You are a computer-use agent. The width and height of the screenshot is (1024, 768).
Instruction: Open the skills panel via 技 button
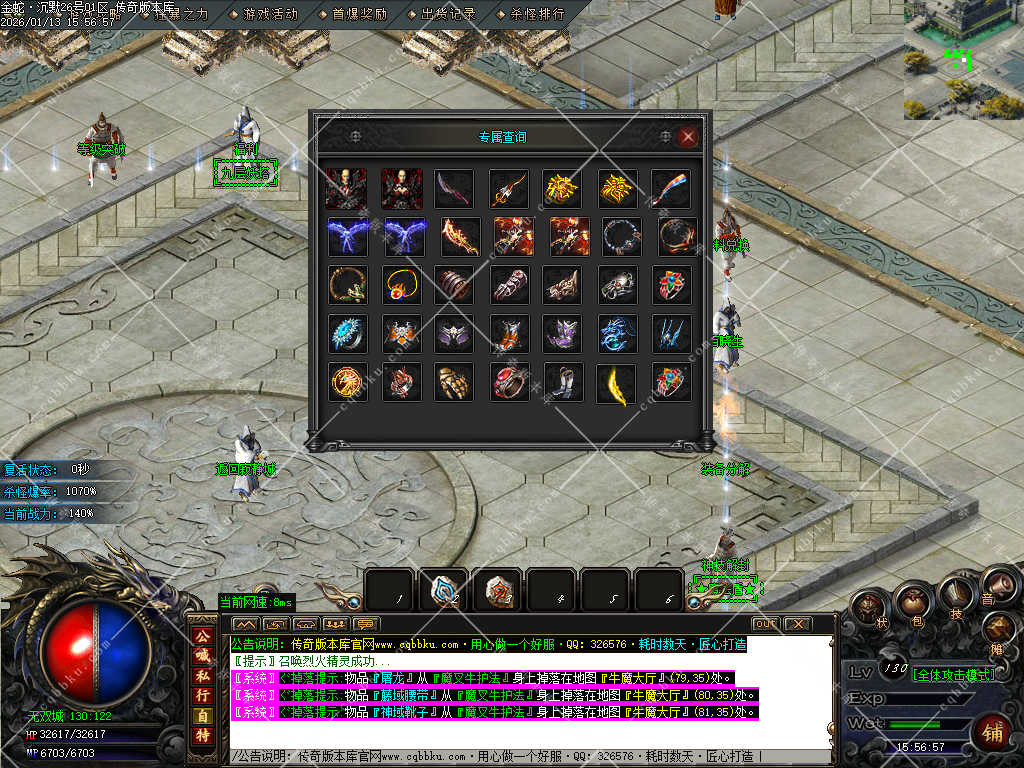(x=956, y=594)
